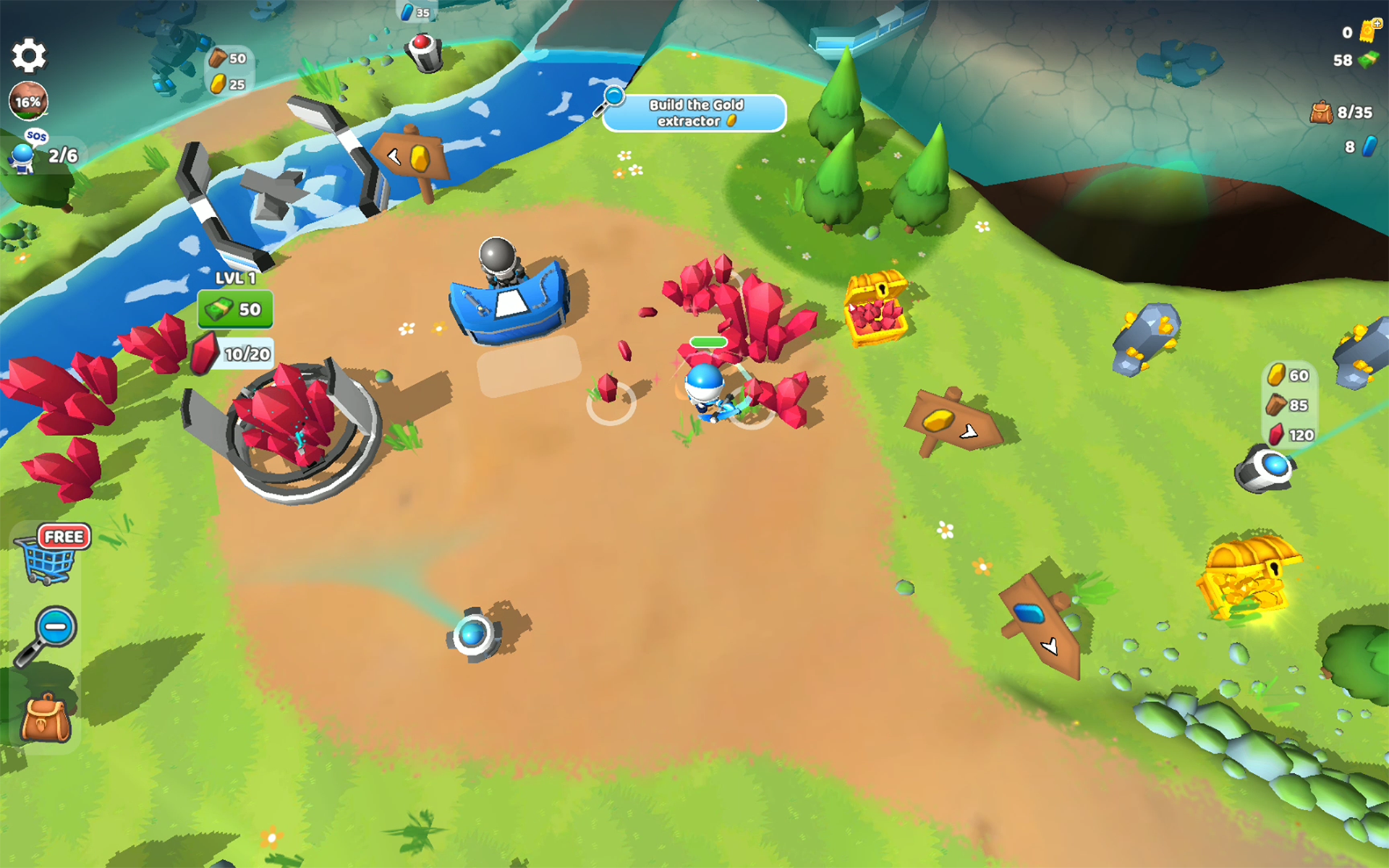Click the planet 16% progress icon

point(29,101)
